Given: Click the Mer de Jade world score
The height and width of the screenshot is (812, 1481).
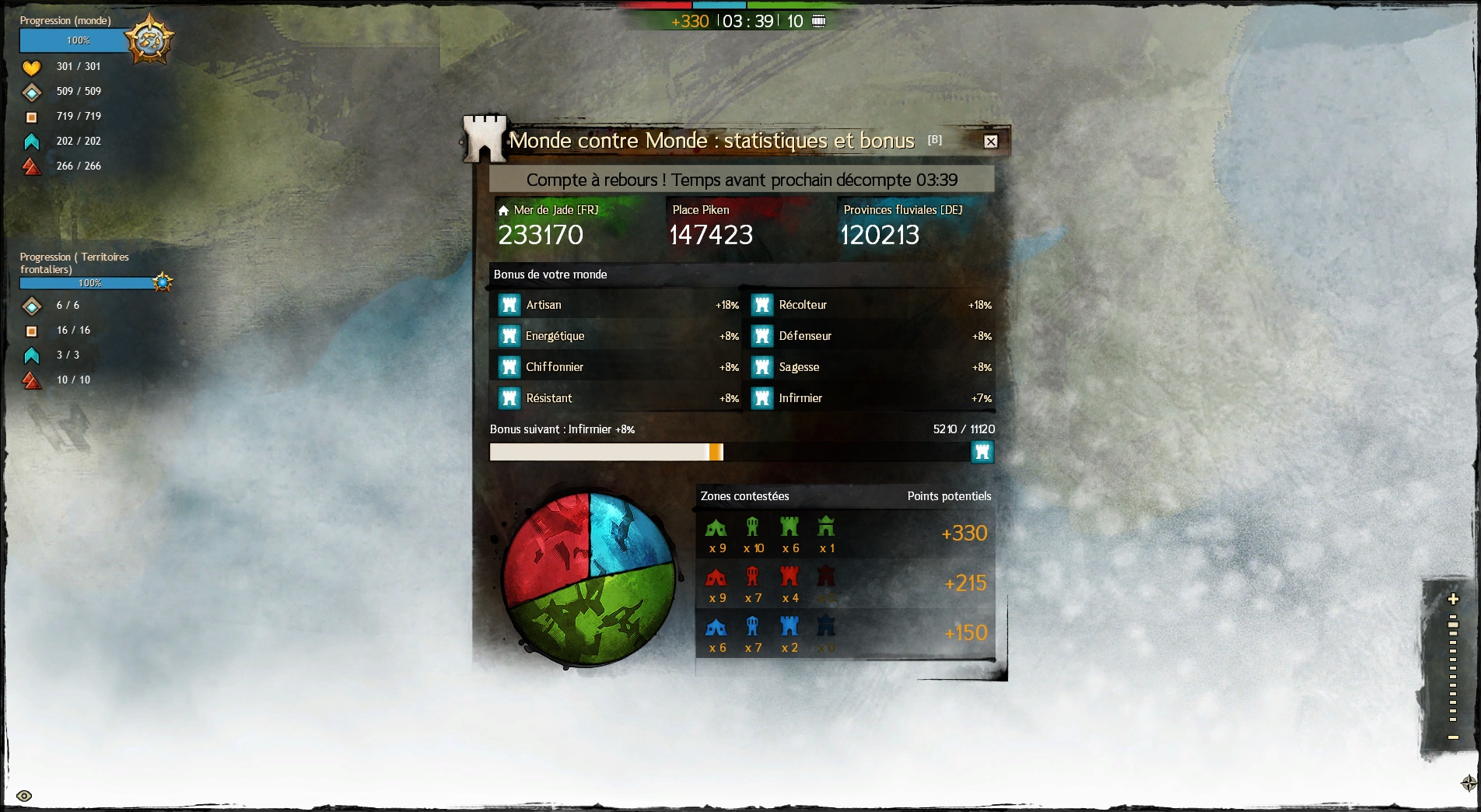Looking at the screenshot, I should tap(541, 234).
